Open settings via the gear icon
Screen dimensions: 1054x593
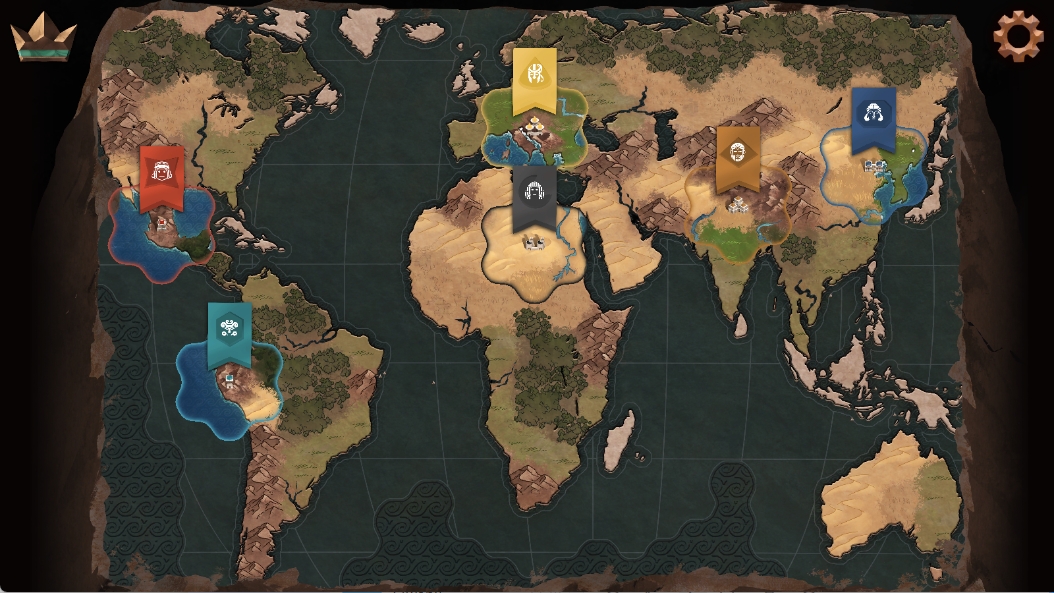tap(1017, 36)
